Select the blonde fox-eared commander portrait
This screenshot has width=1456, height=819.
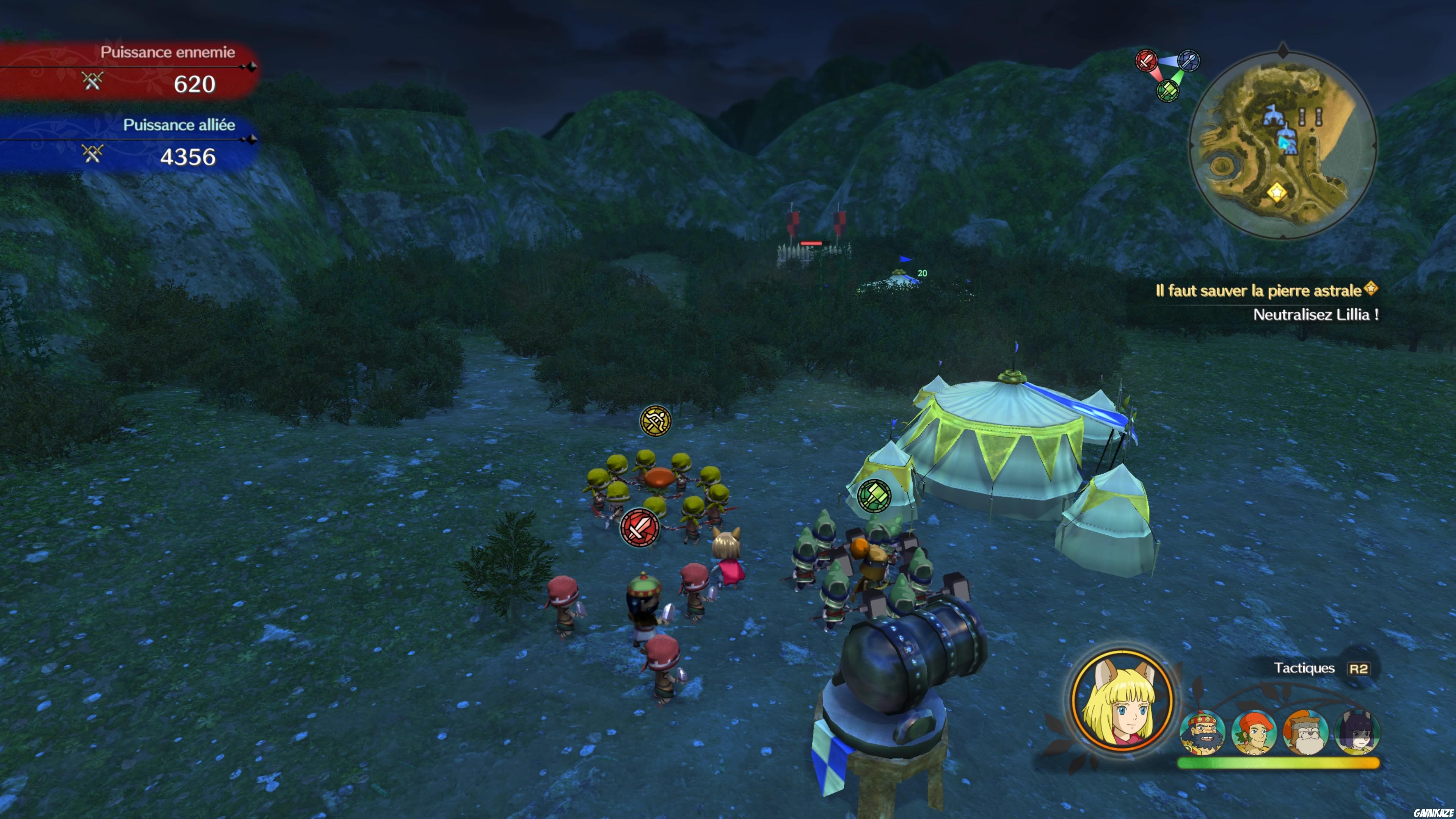point(1122,701)
